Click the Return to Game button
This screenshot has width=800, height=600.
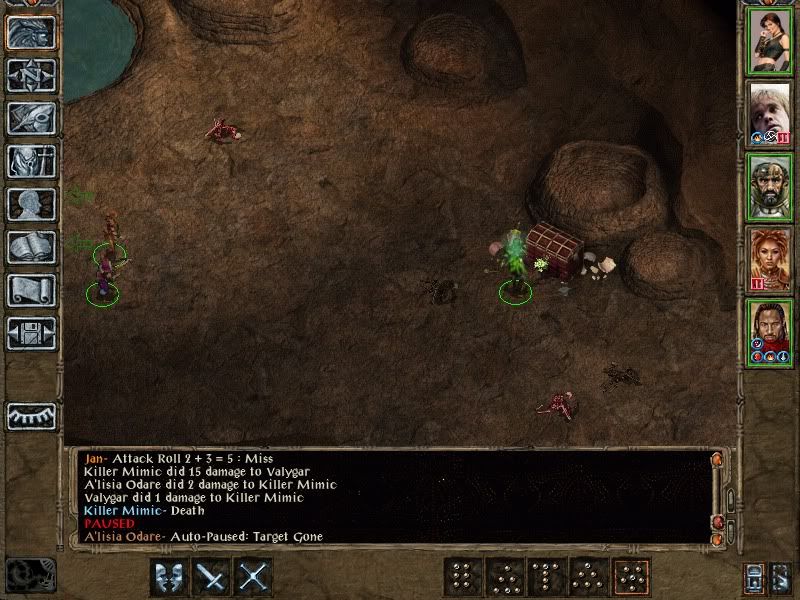click(x=31, y=32)
